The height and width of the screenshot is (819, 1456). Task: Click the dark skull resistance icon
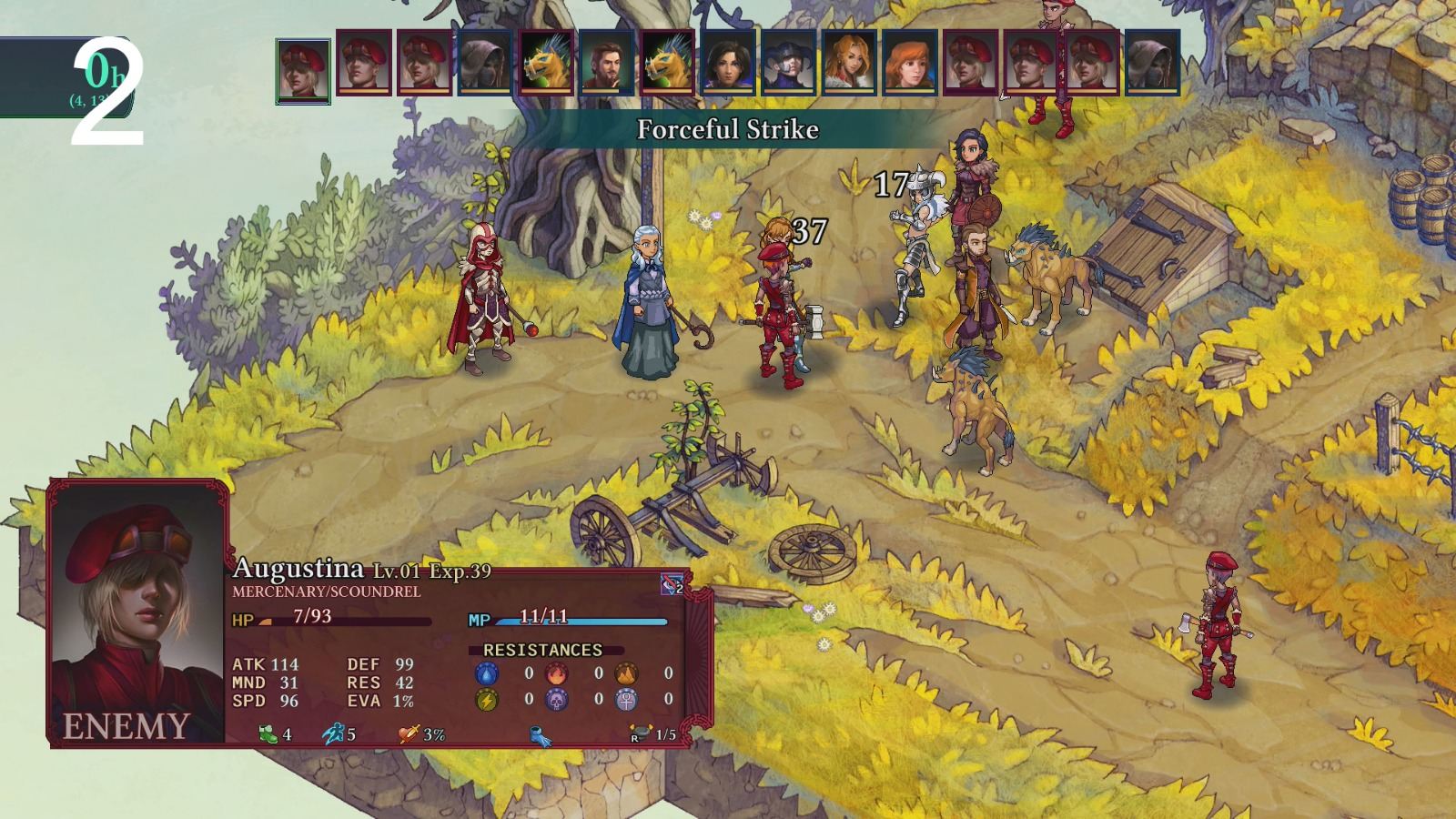(558, 701)
